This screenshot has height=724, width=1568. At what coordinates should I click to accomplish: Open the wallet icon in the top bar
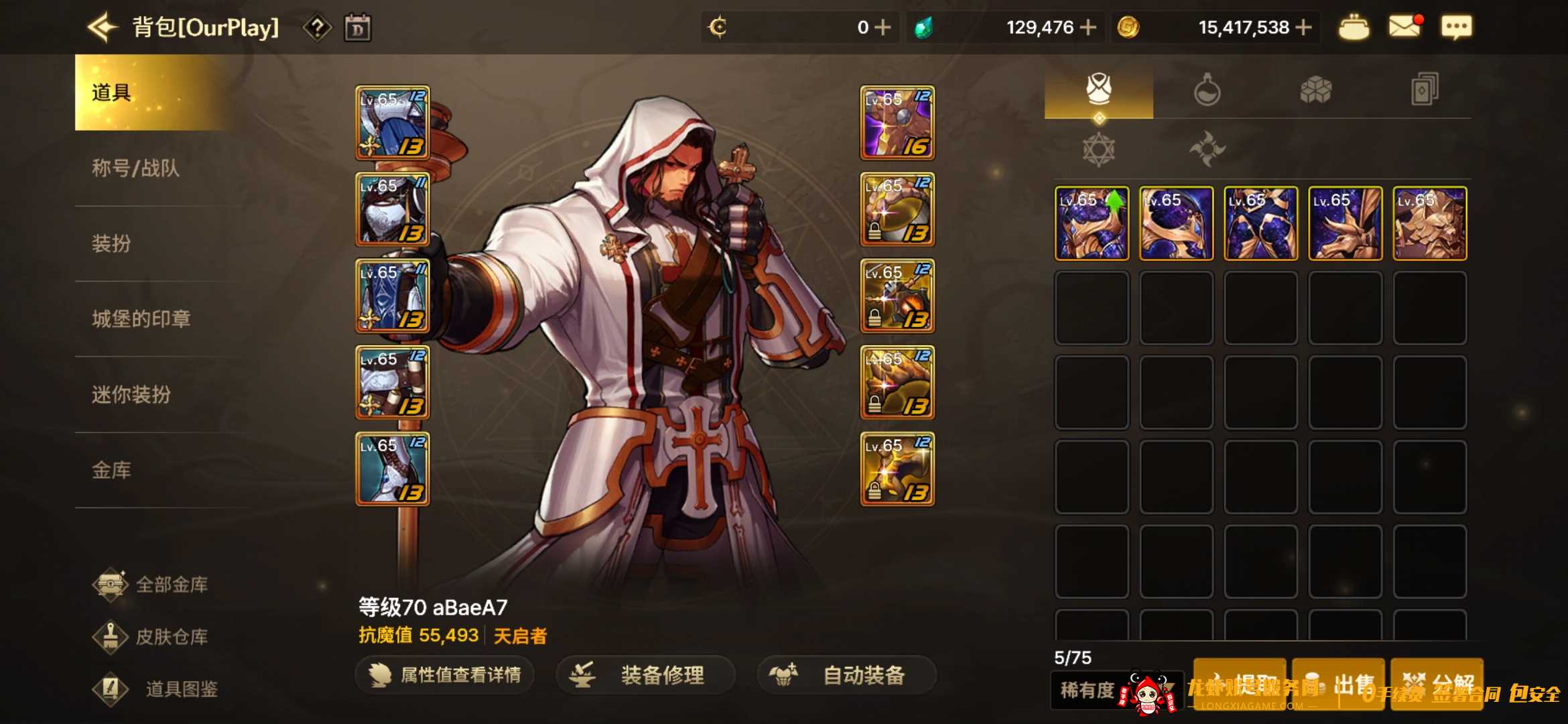(x=1354, y=27)
